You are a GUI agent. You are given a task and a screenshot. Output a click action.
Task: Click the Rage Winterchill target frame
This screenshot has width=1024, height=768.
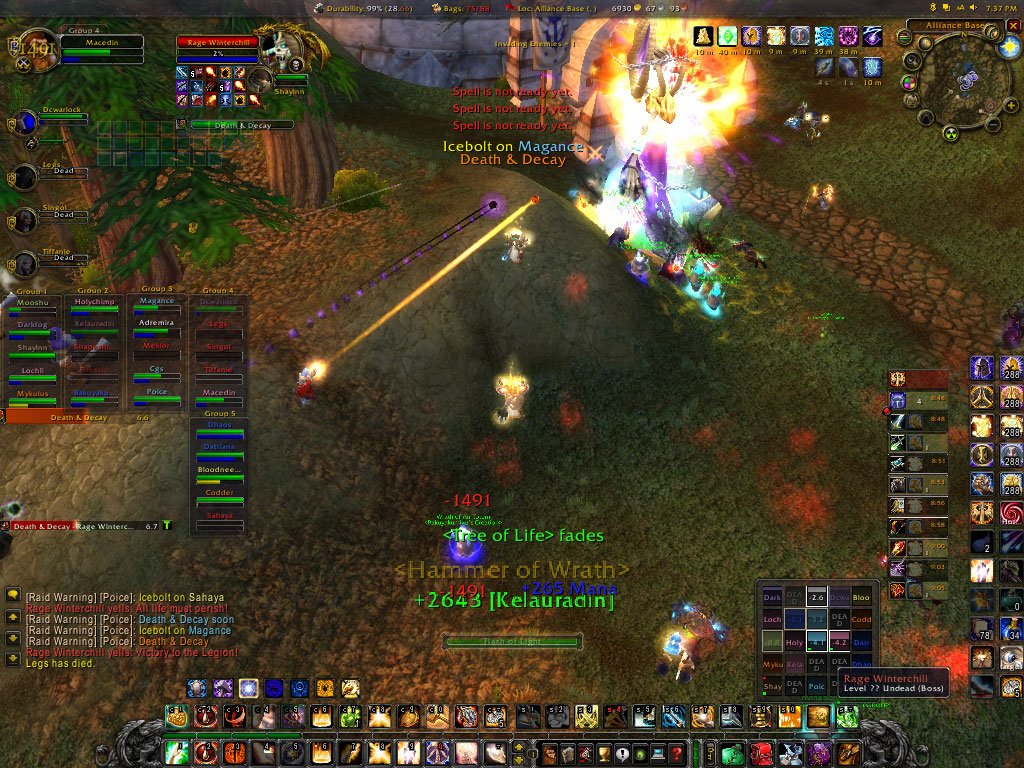218,44
